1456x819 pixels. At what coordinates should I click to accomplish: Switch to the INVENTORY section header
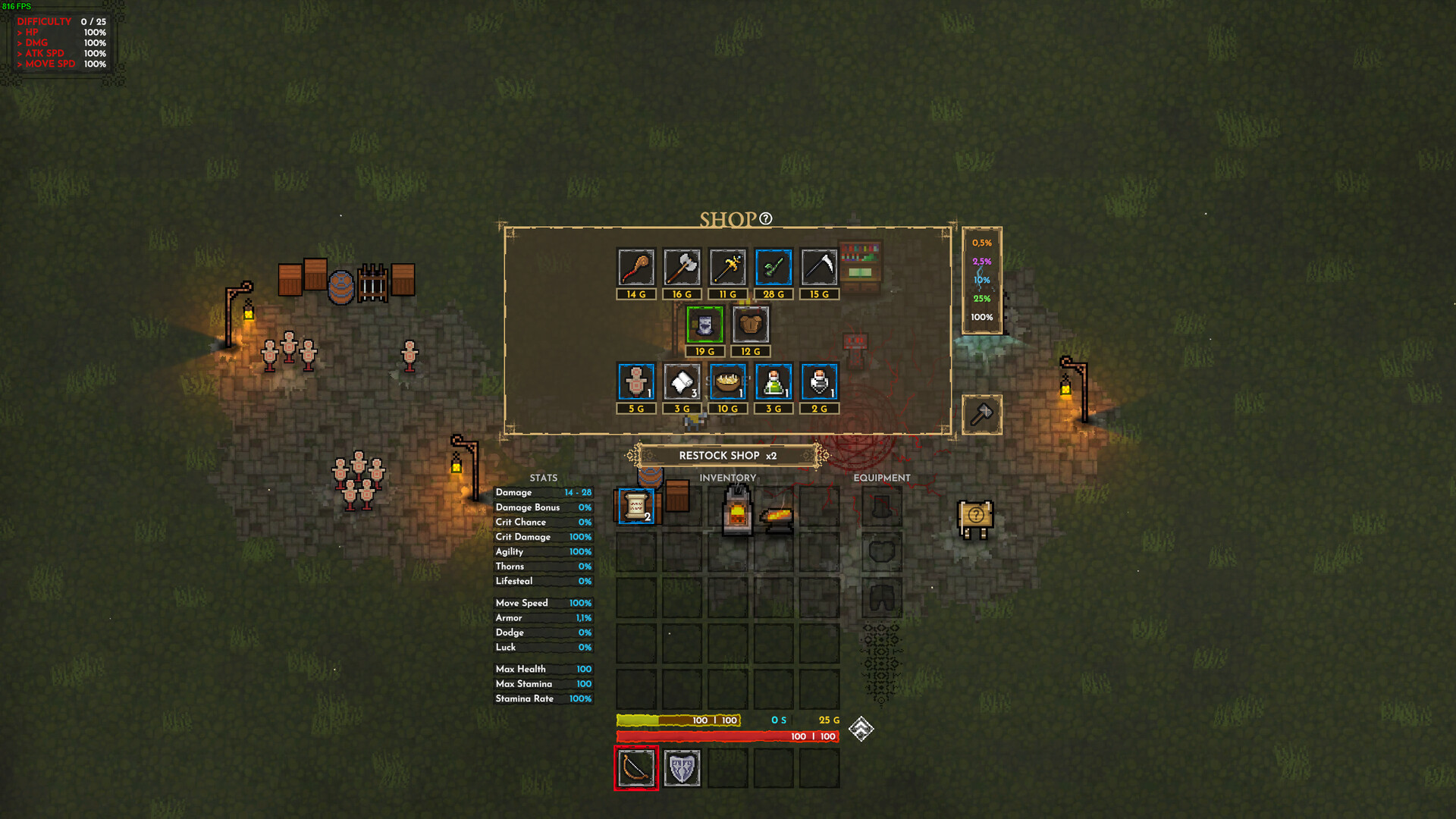pos(727,478)
